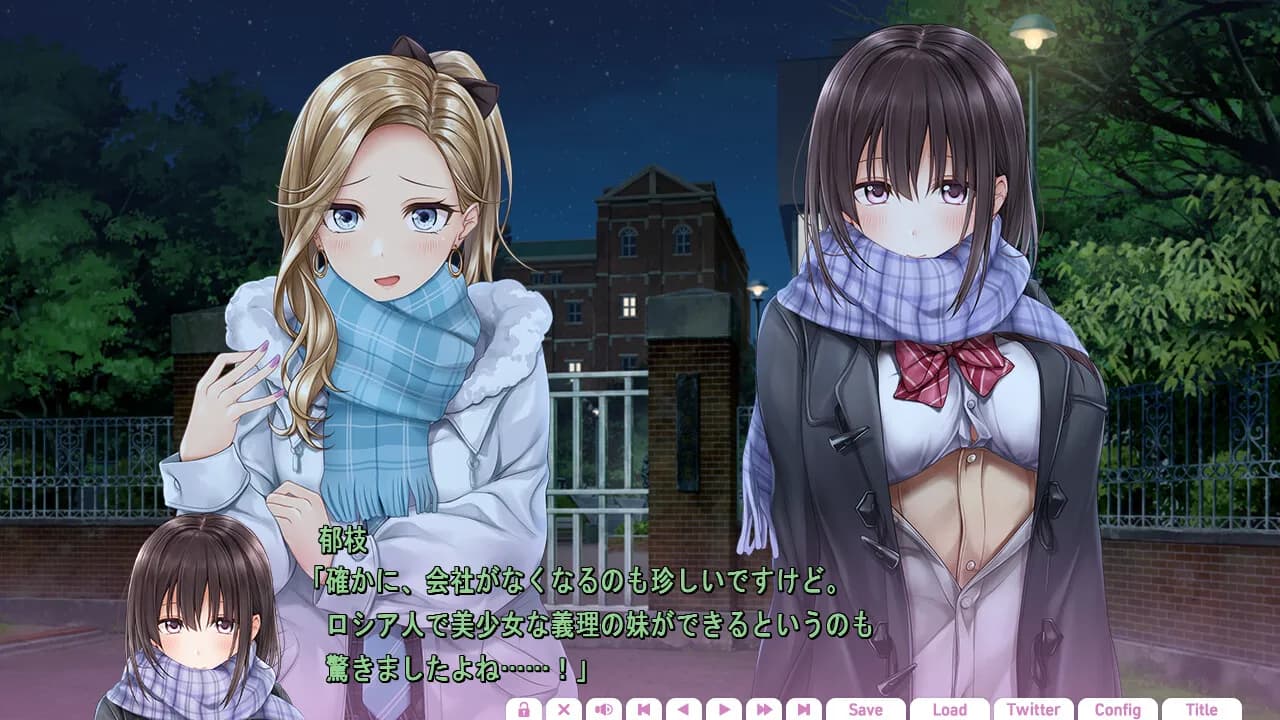Image resolution: width=1280 pixels, height=720 pixels.
Task: Select the pink padlock icon in the toolbar
Action: pos(525,710)
